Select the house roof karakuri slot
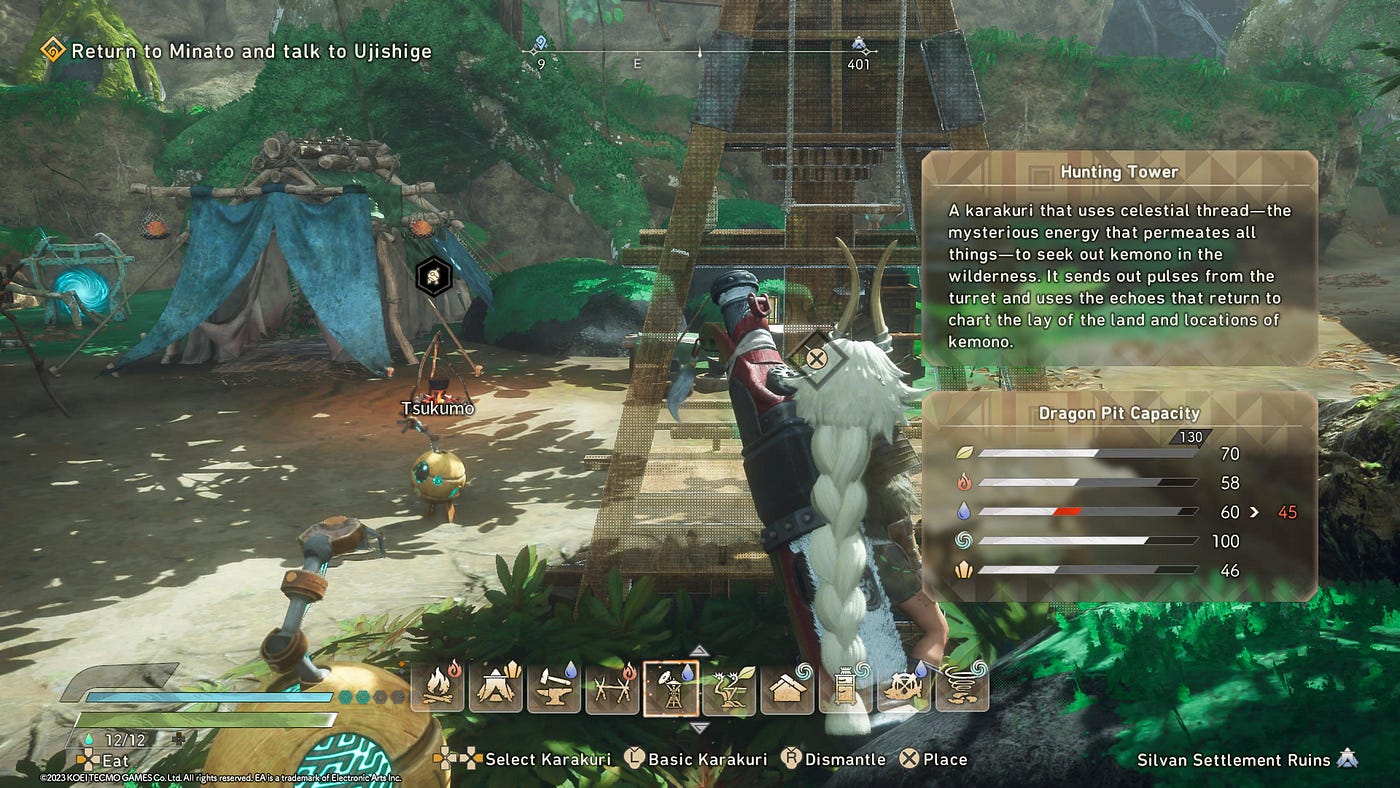 pyautogui.click(x=787, y=688)
